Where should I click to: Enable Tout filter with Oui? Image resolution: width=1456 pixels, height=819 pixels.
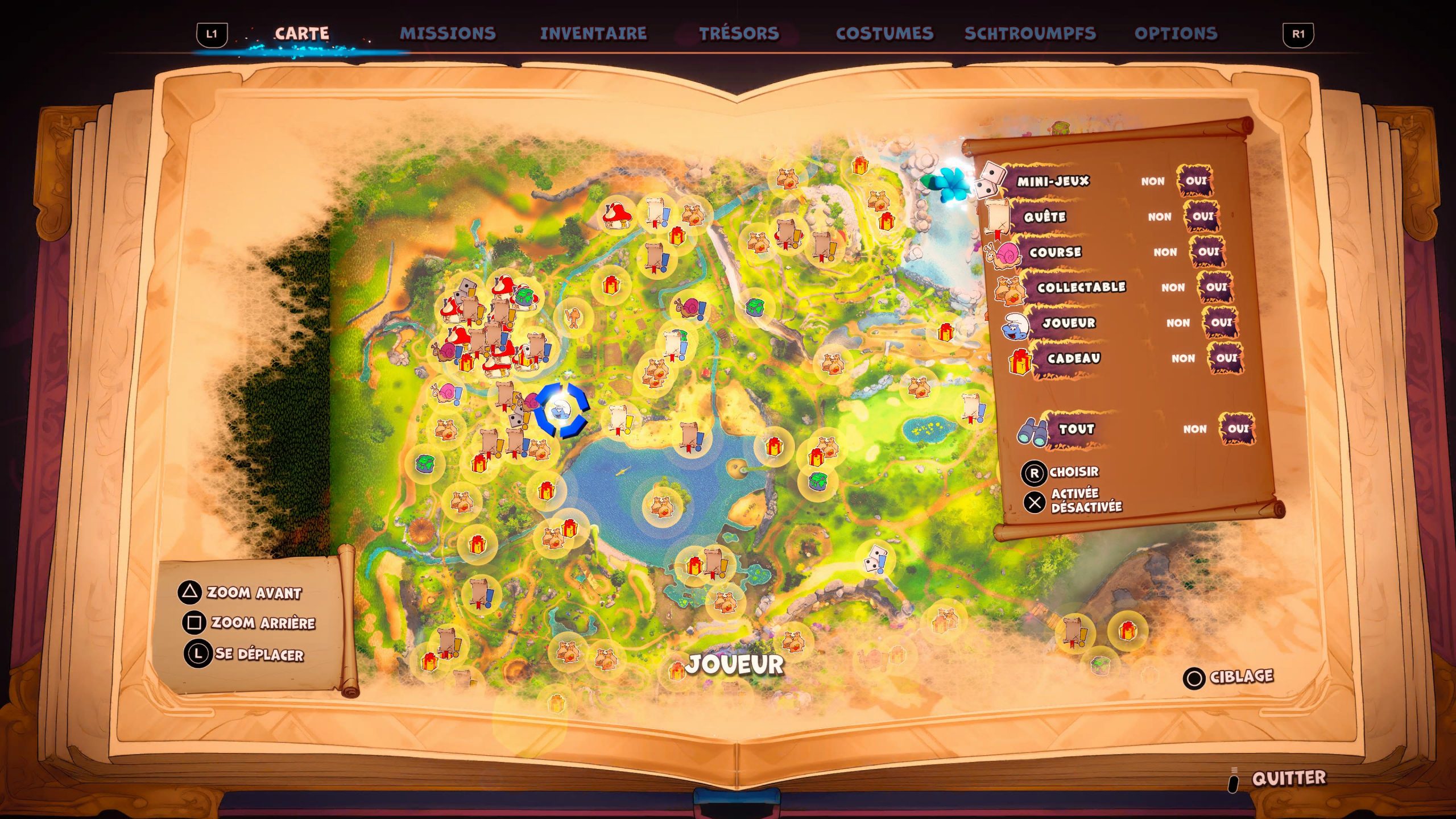pyautogui.click(x=1238, y=429)
